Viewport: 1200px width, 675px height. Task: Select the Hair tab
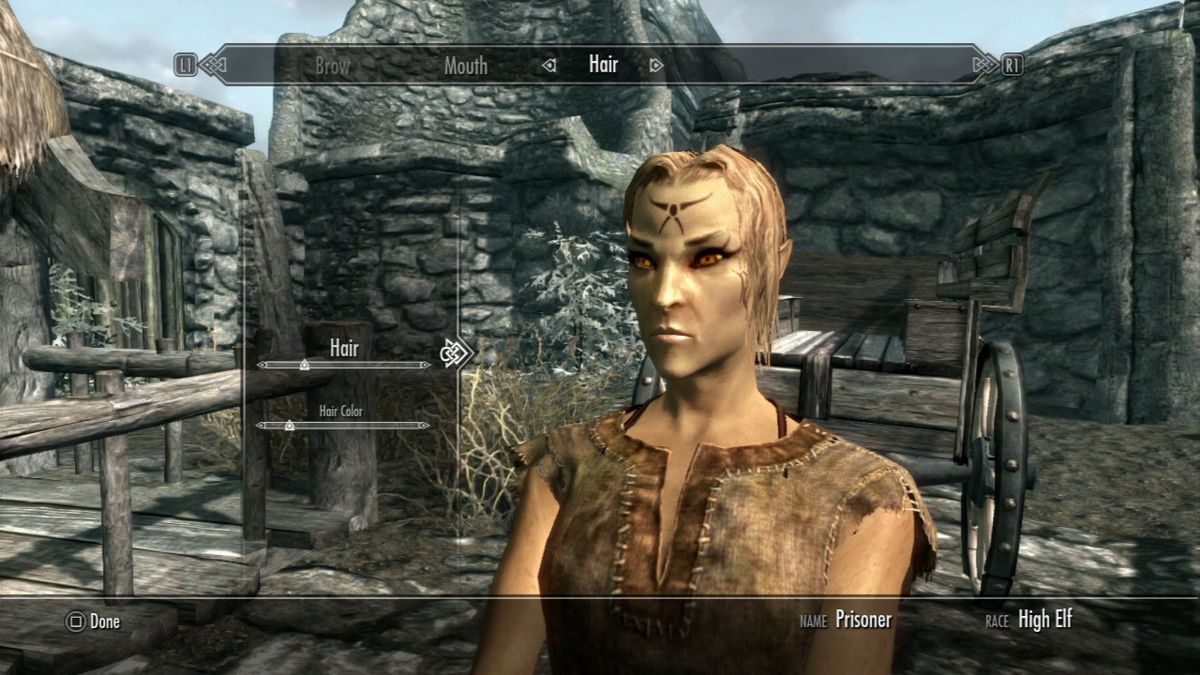click(603, 66)
